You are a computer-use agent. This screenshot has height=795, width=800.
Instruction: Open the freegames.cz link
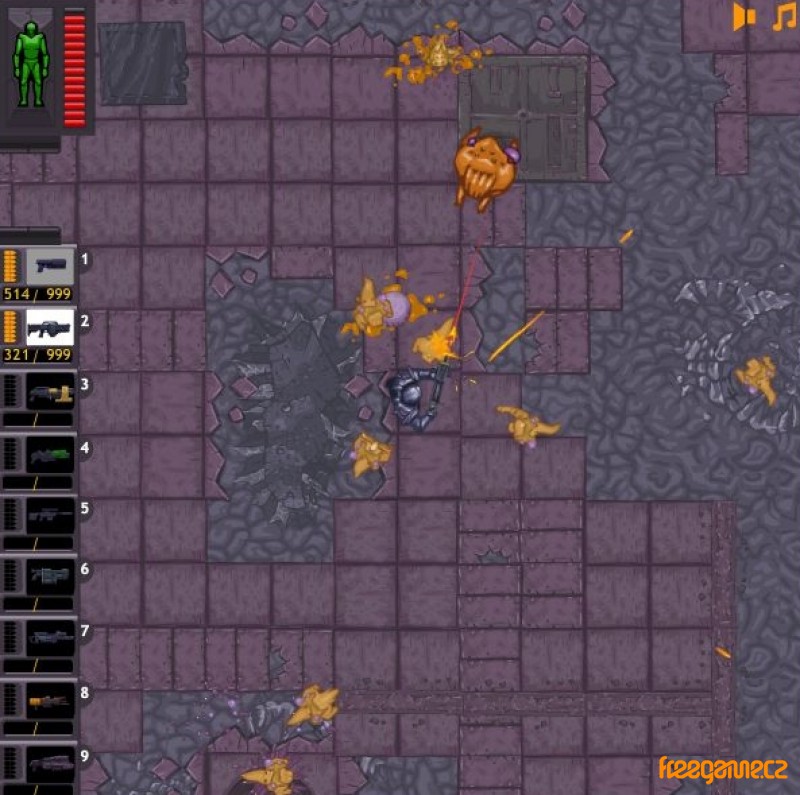722,768
